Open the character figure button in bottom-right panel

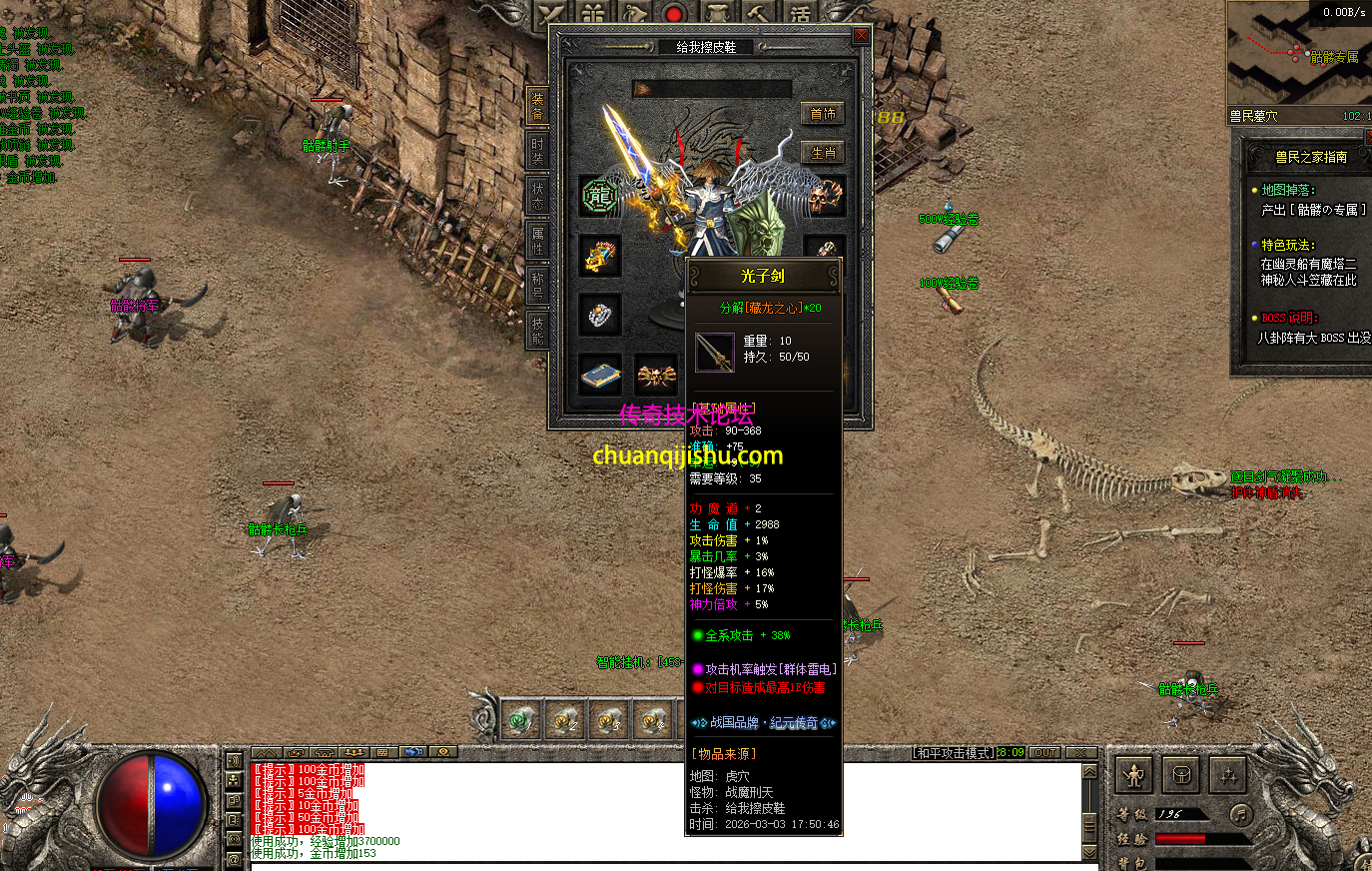[x=1135, y=774]
